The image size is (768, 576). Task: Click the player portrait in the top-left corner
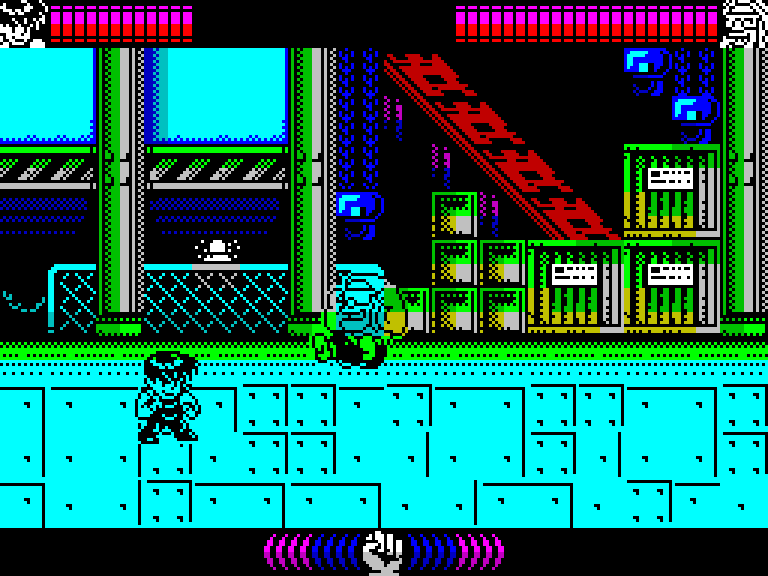click(x=22, y=22)
